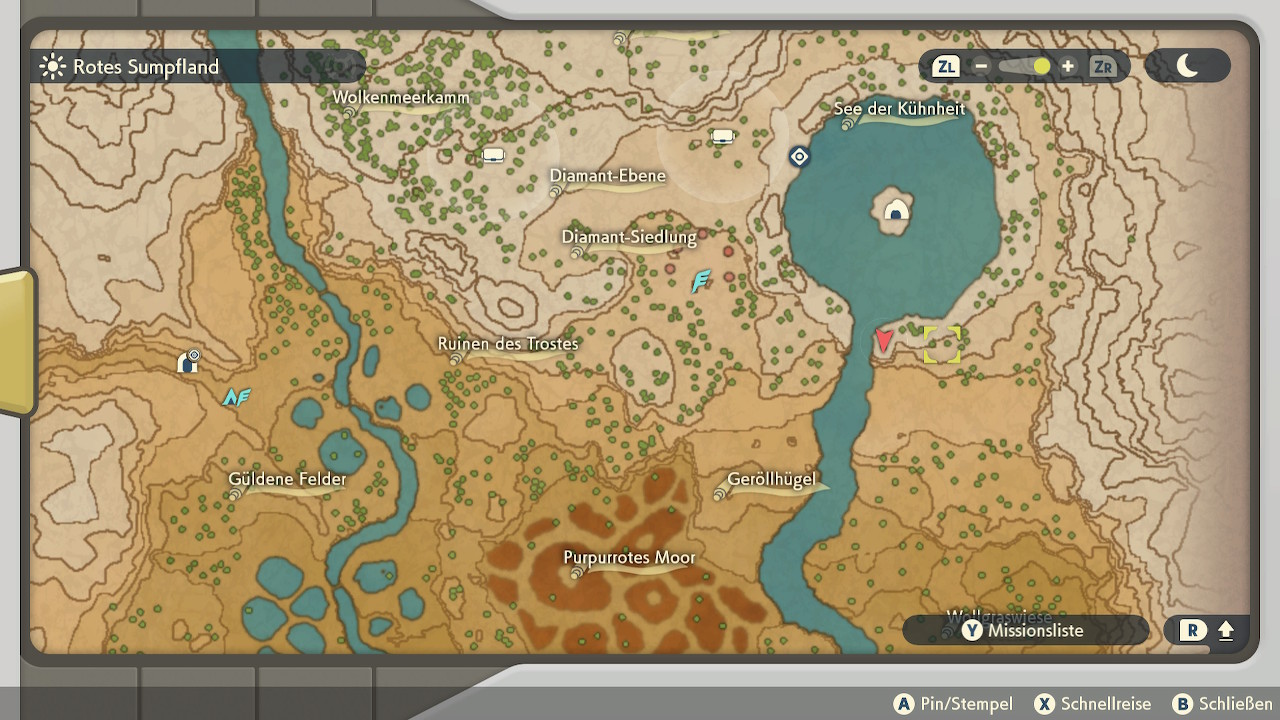Viewport: 1280px width, 720px height.
Task: Open the Missionsliste panel
Action: click(x=1023, y=630)
